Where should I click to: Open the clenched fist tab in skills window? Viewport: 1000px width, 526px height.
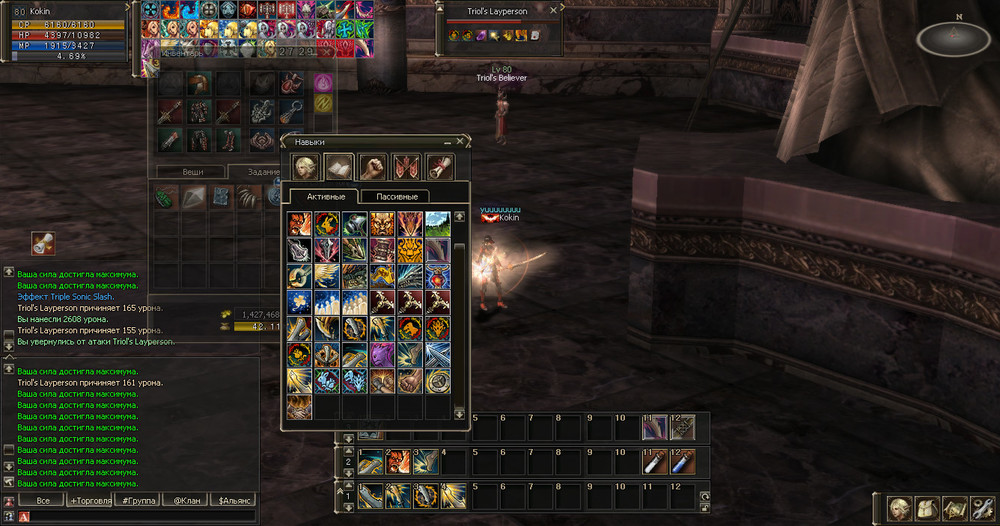[372, 167]
